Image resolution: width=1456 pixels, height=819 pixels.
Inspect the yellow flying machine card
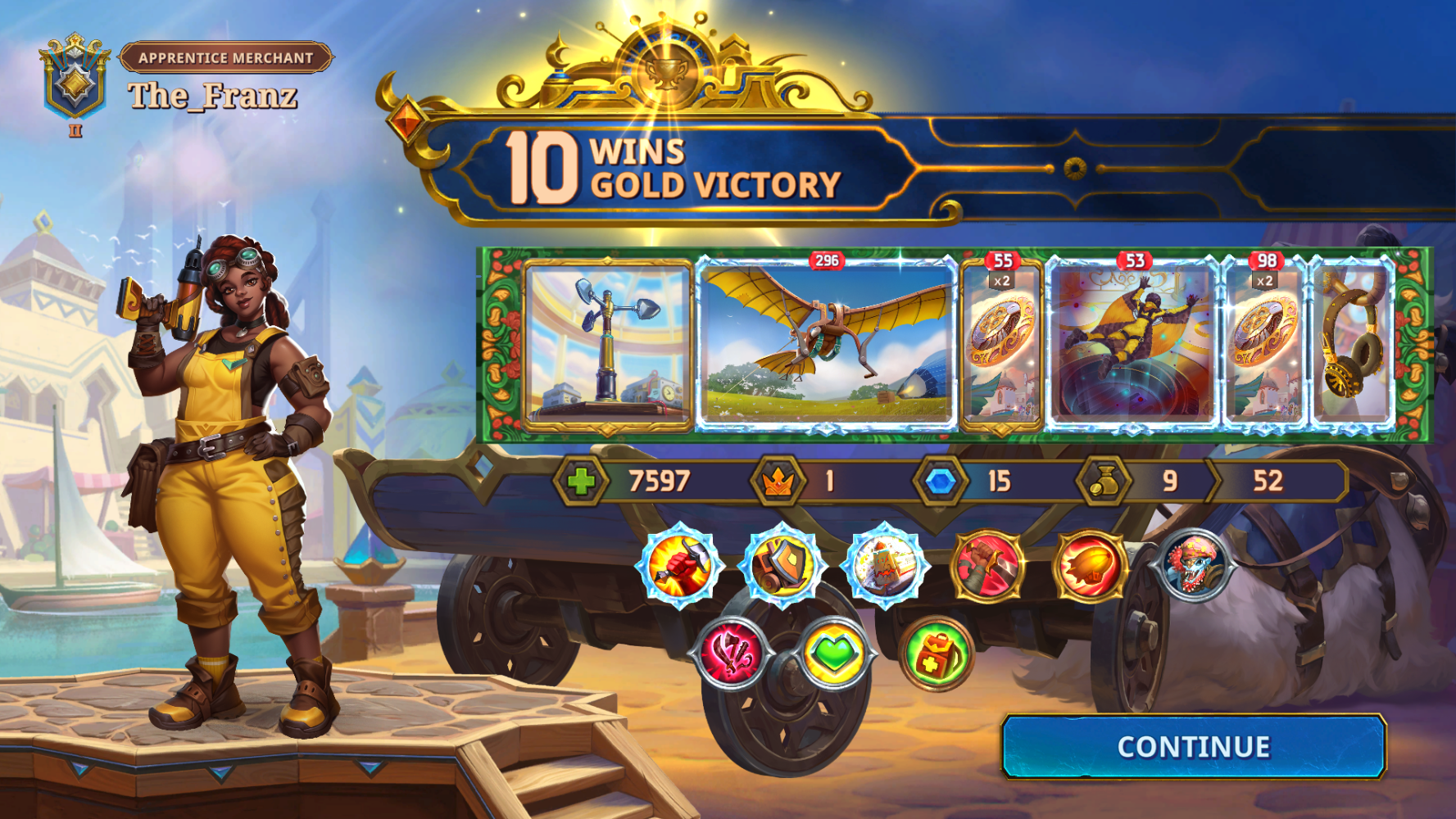[x=826, y=345]
